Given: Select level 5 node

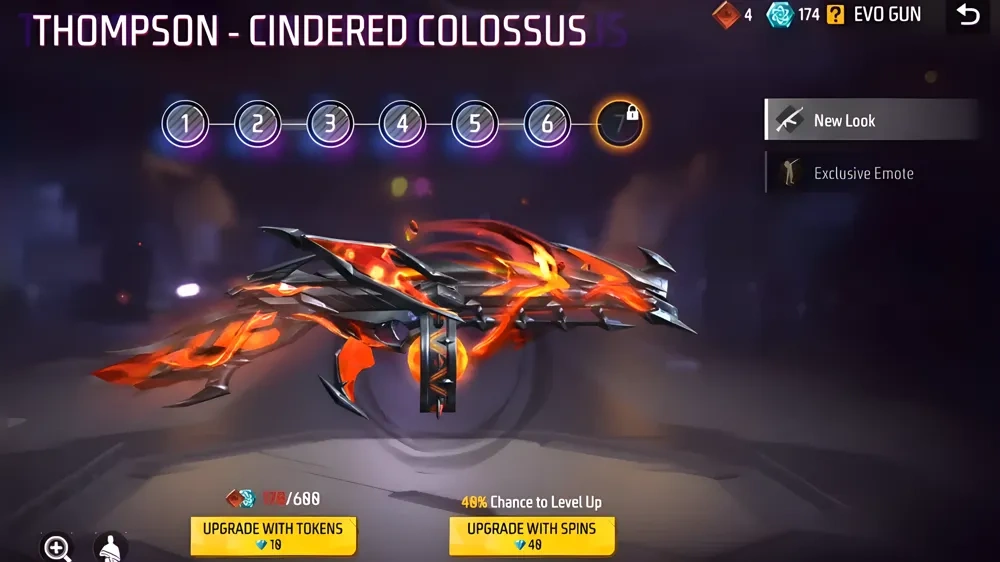Looking at the screenshot, I should 475,125.
